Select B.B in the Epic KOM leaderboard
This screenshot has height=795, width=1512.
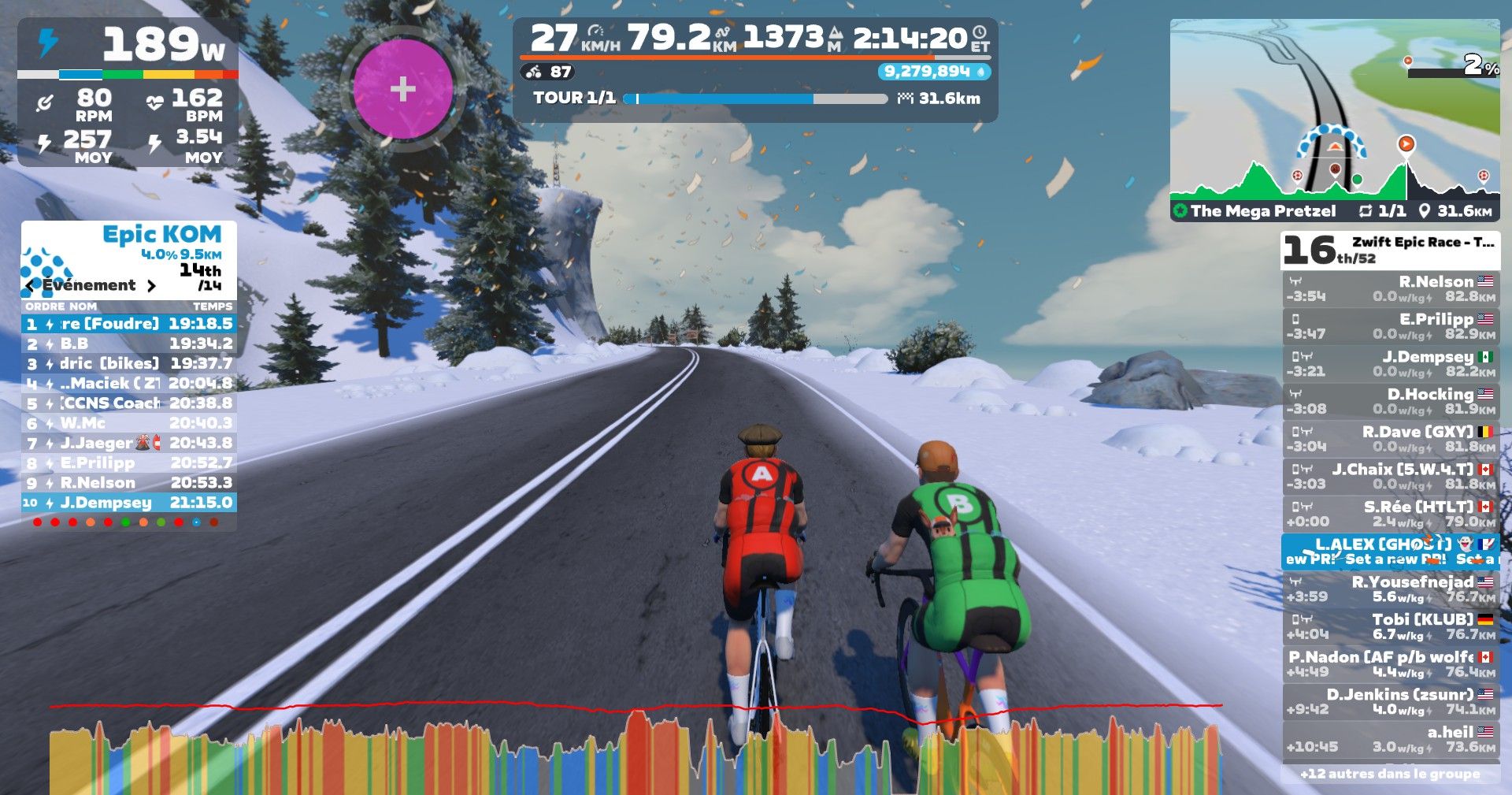(129, 344)
